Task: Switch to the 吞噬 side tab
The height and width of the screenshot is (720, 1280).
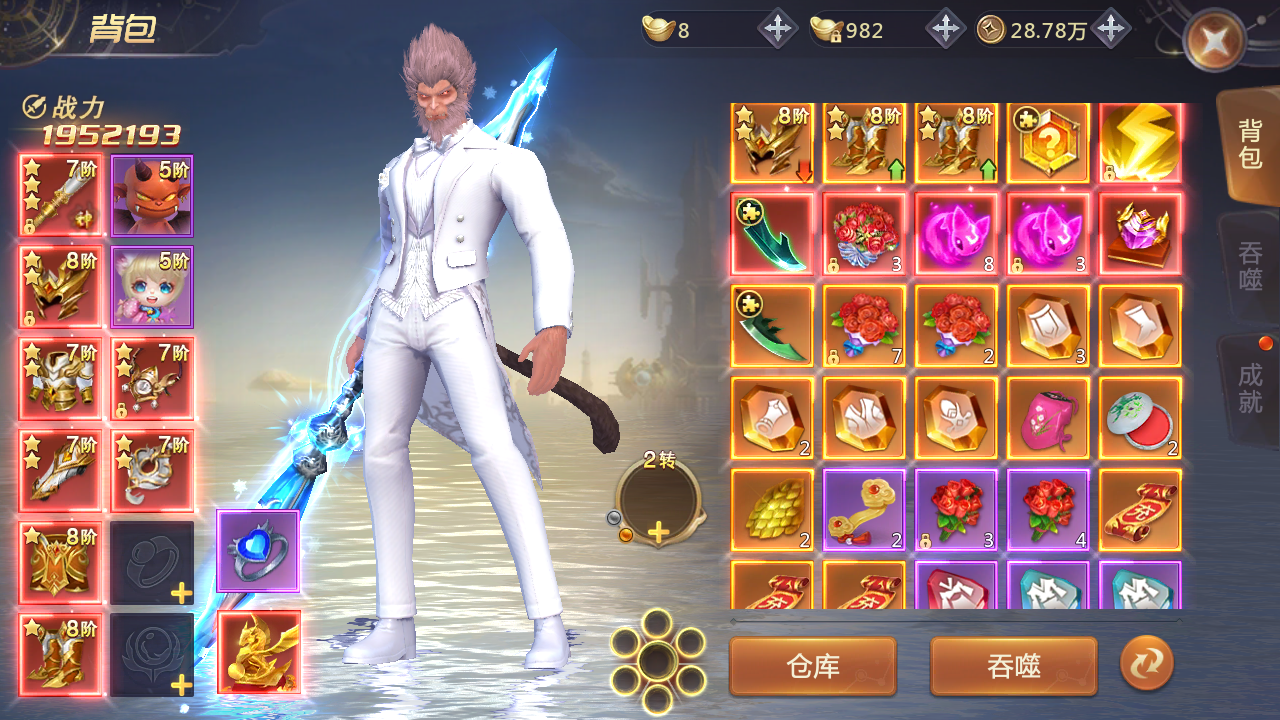Action: pyautogui.click(x=1250, y=265)
